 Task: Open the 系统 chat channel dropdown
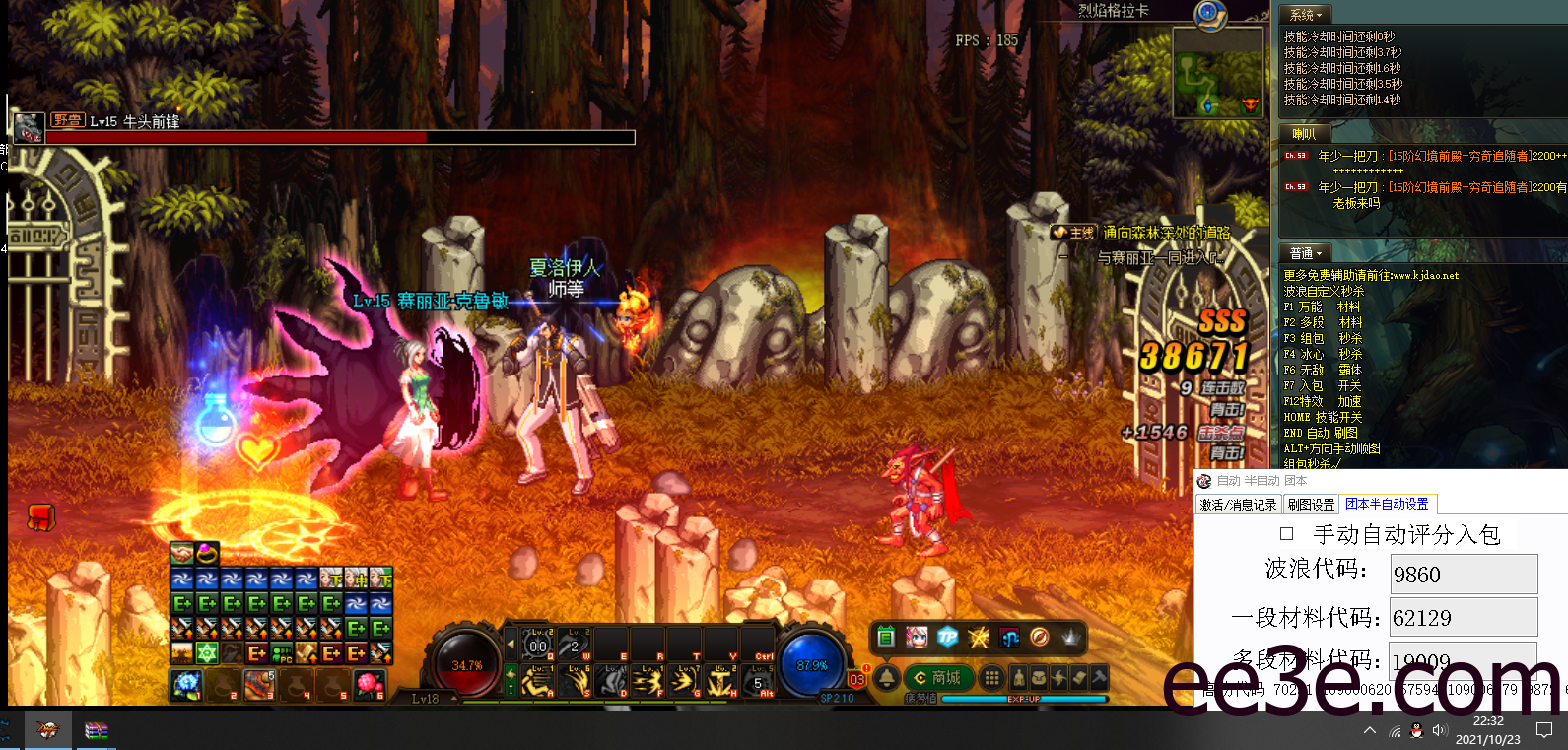pos(1306,15)
